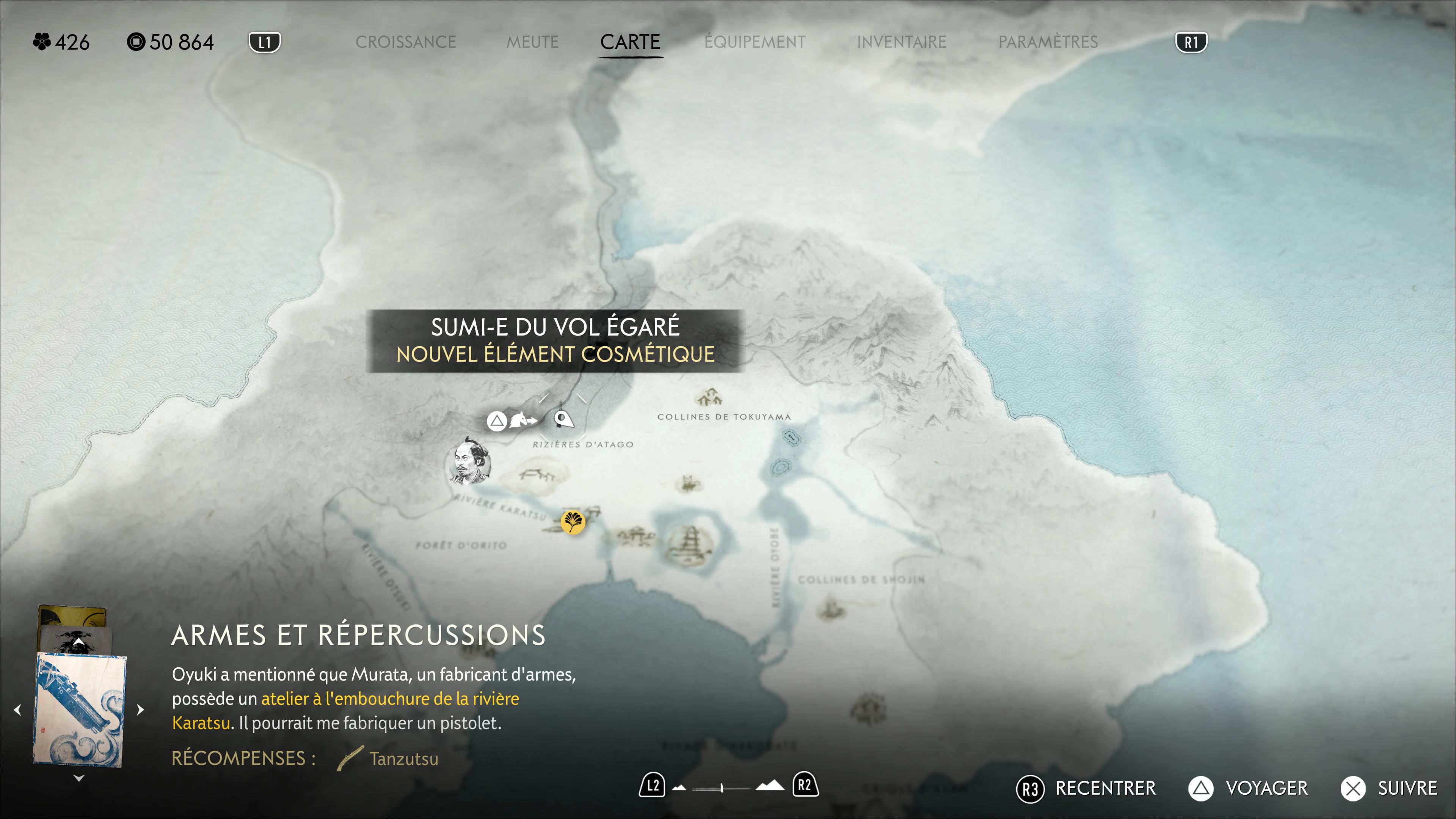The image size is (1456, 819).
Task: Cycle quest cards downward with the down arrow
Action: point(78,778)
